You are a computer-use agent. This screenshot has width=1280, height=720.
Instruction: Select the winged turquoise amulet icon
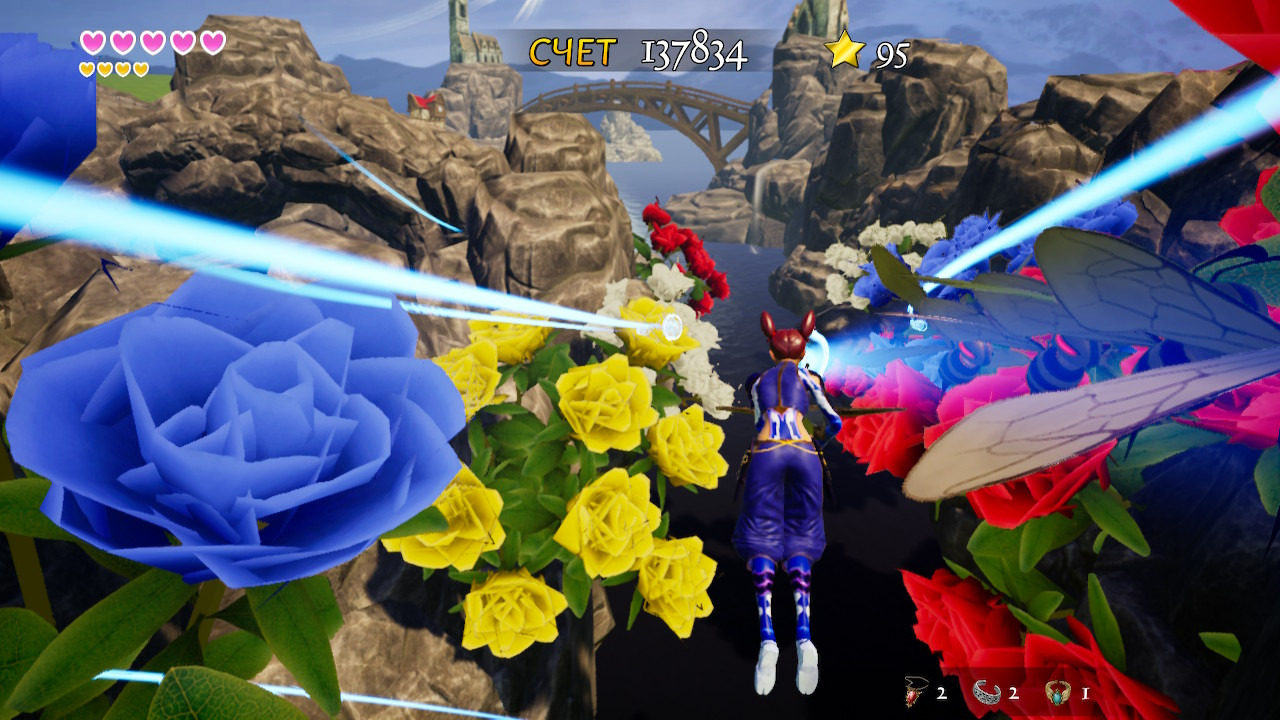pyautogui.click(x=1058, y=690)
